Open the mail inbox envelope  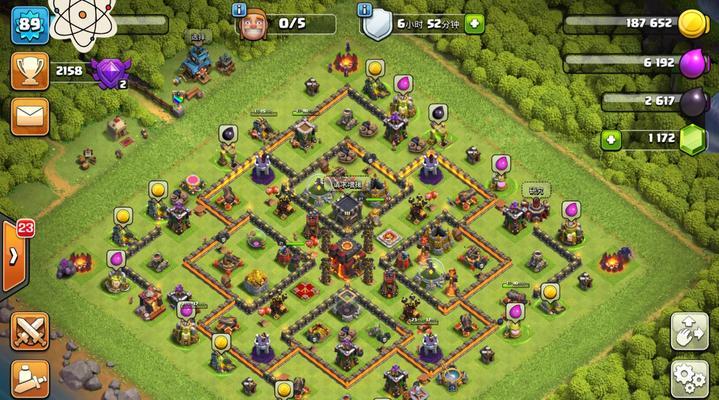(x=30, y=118)
